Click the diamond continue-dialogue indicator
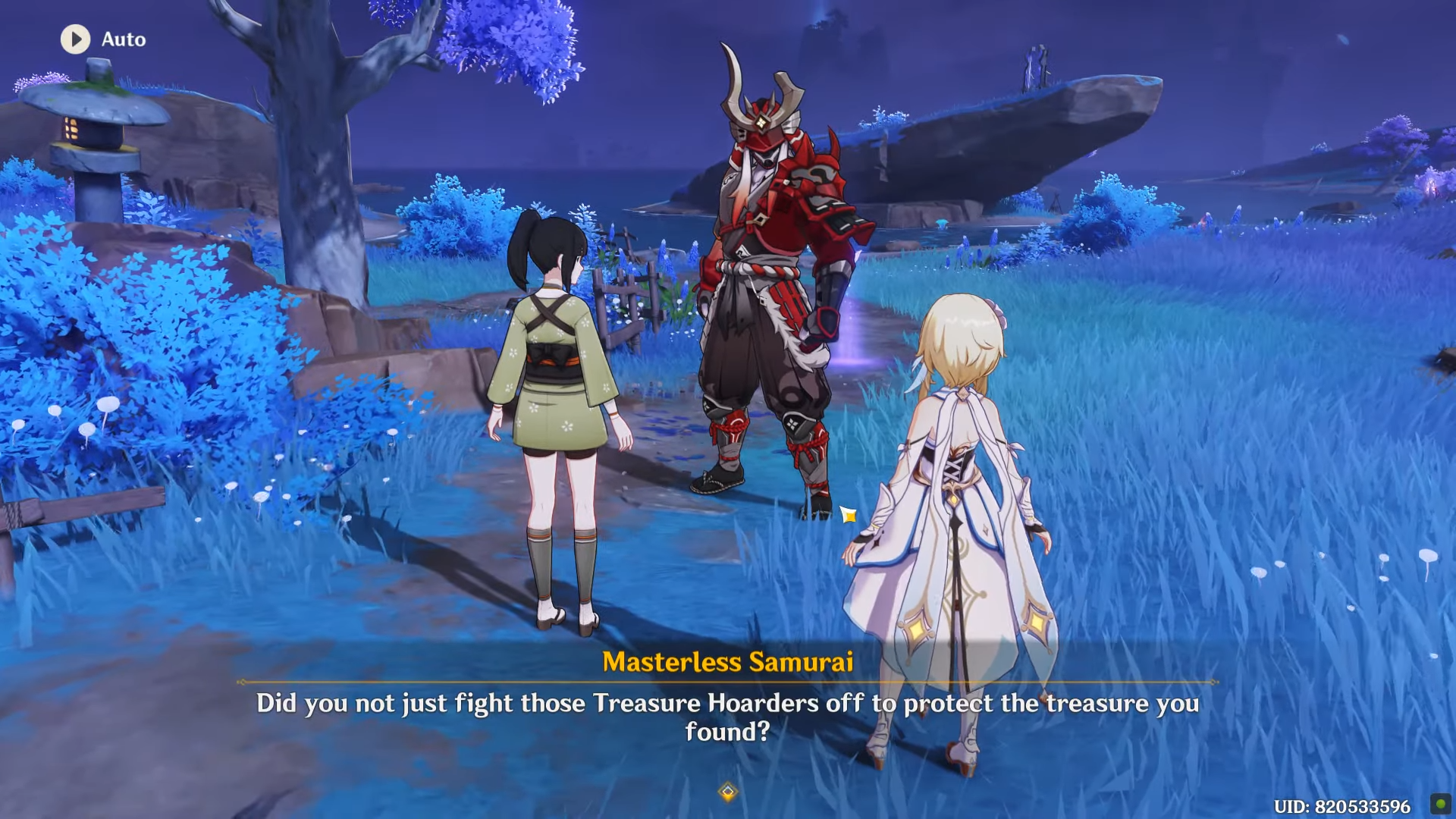The width and height of the screenshot is (1456, 819). 728,792
